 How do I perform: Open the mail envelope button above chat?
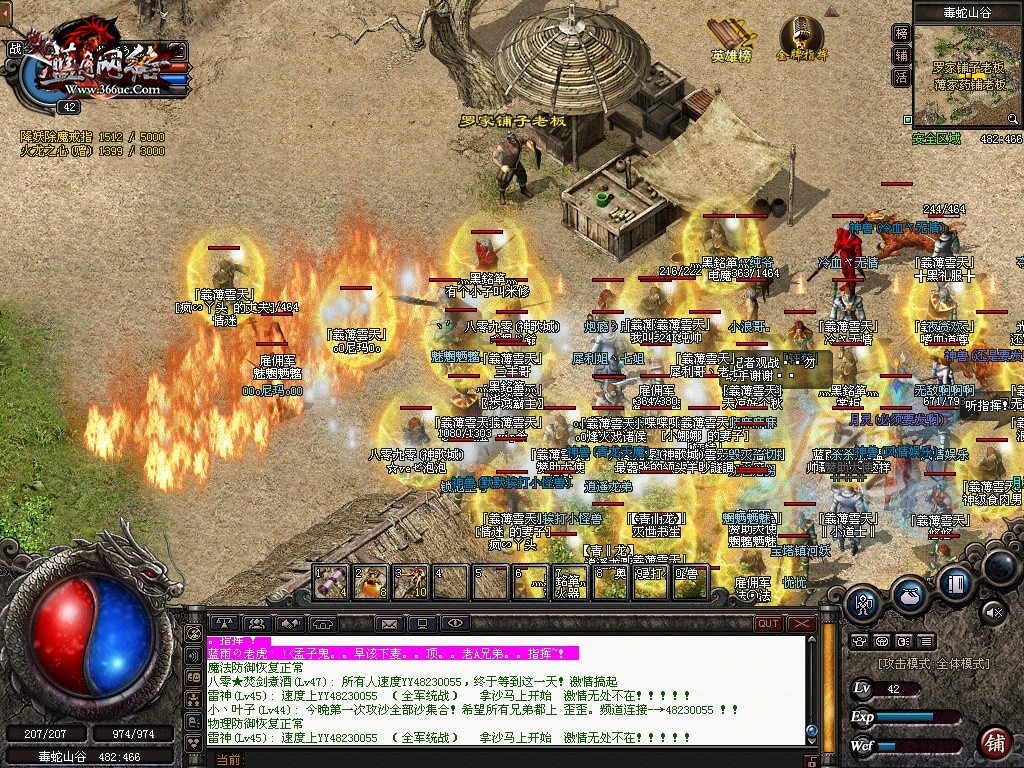point(388,624)
